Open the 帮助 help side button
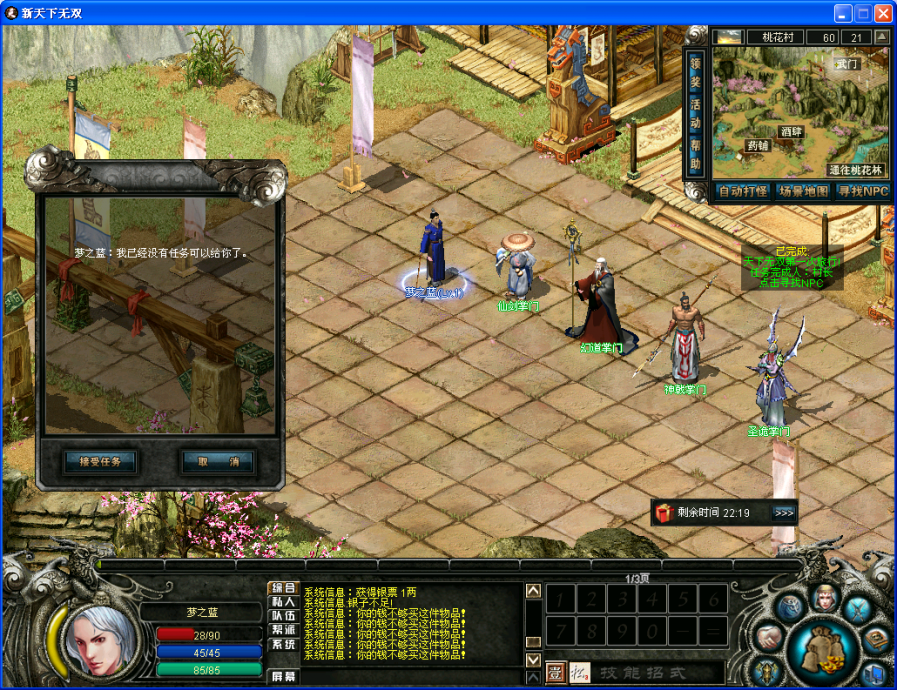The width and height of the screenshot is (897, 690). click(x=696, y=156)
